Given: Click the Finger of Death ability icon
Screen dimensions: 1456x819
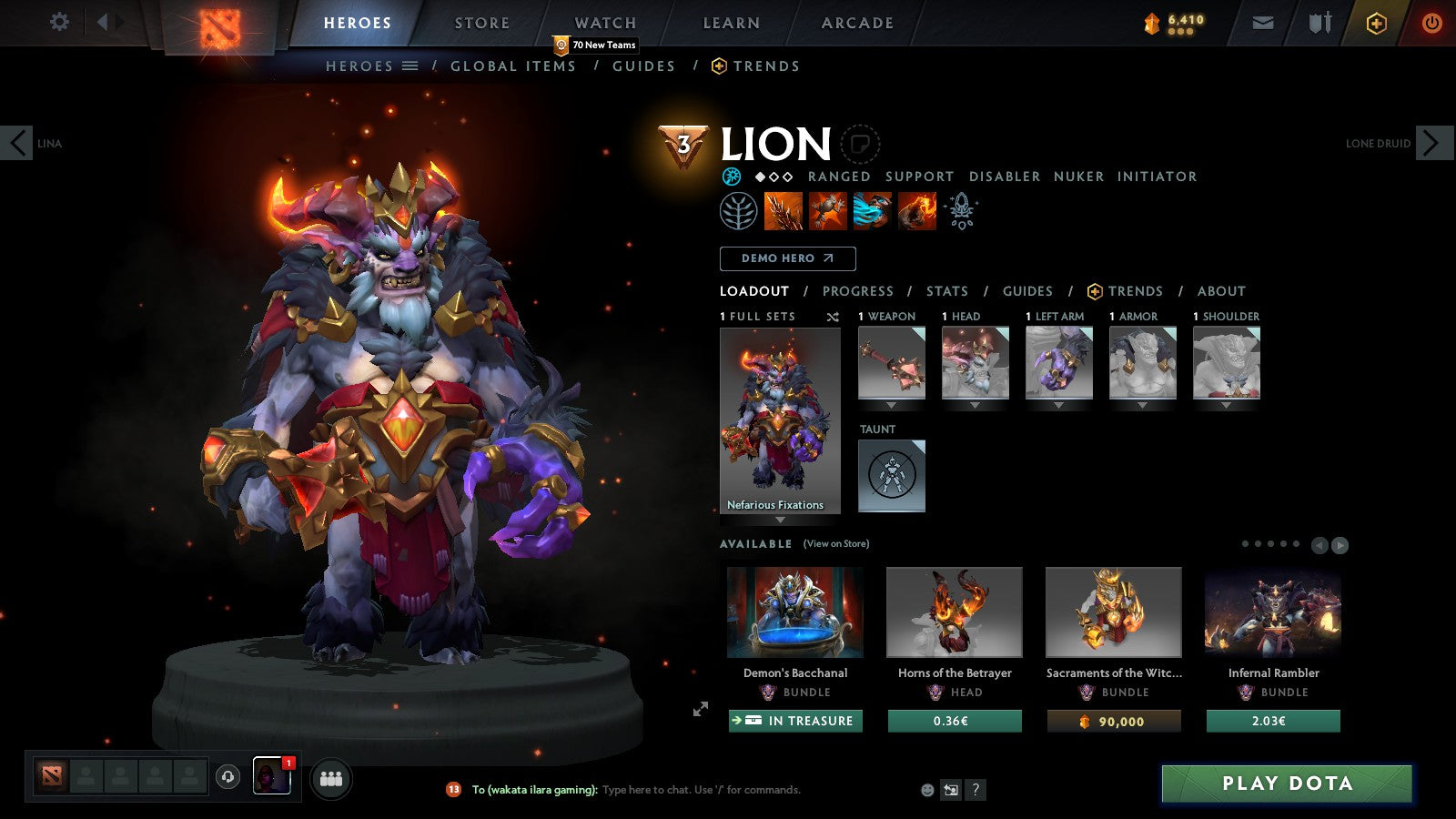Looking at the screenshot, I should (916, 210).
